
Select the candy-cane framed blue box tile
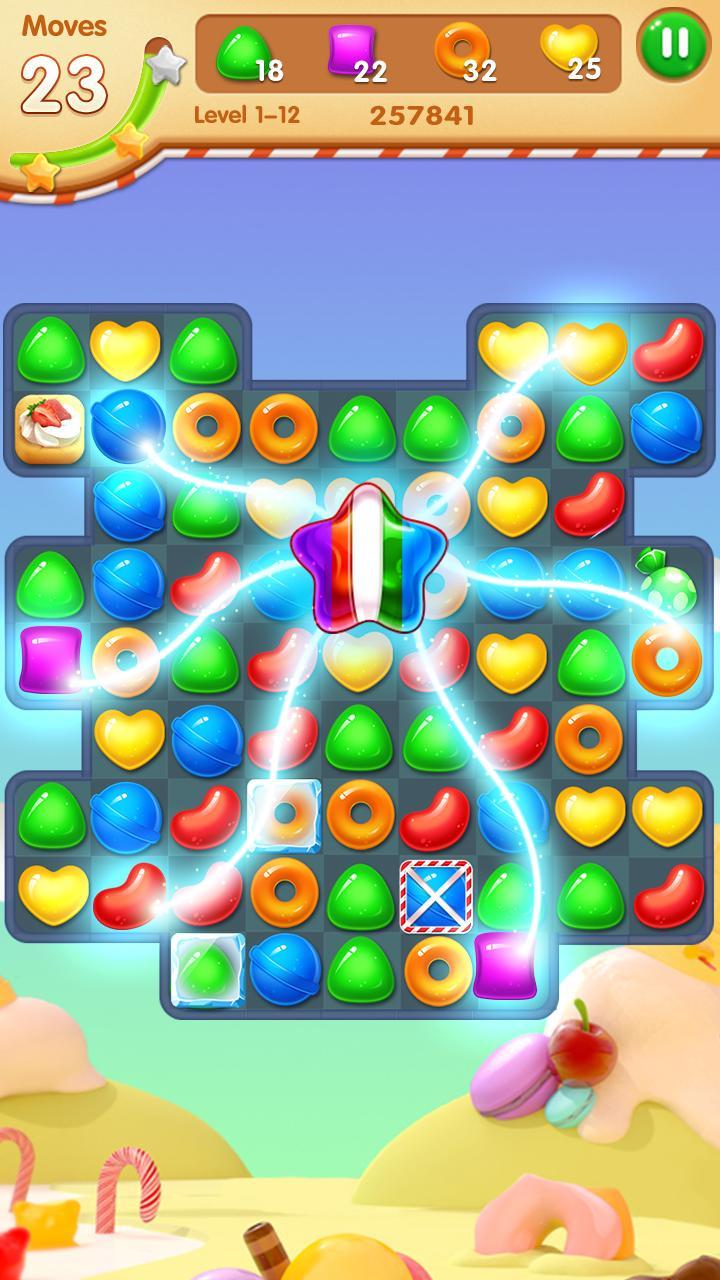tap(436, 895)
